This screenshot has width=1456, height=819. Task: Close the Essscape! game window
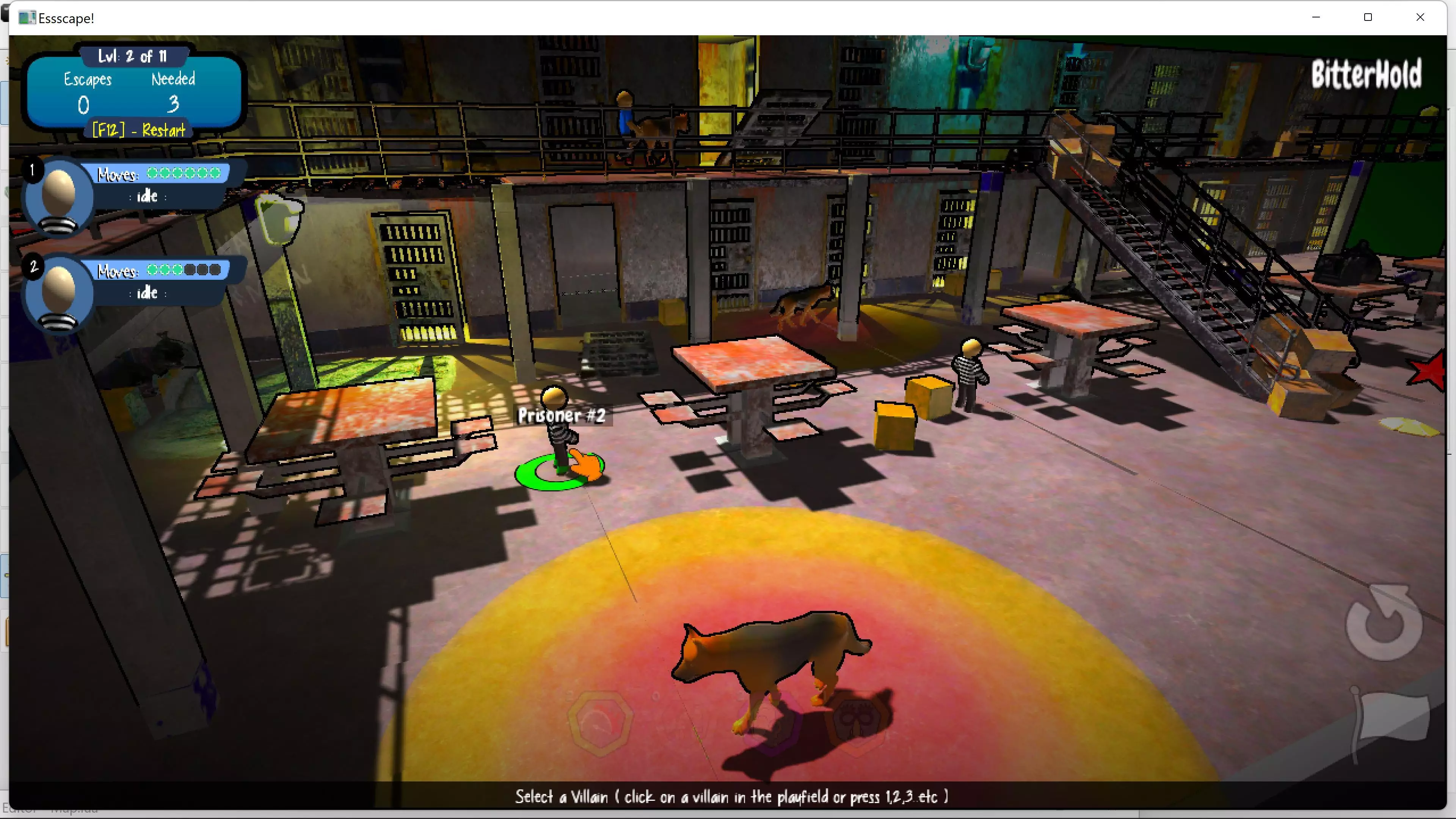tap(1420, 17)
